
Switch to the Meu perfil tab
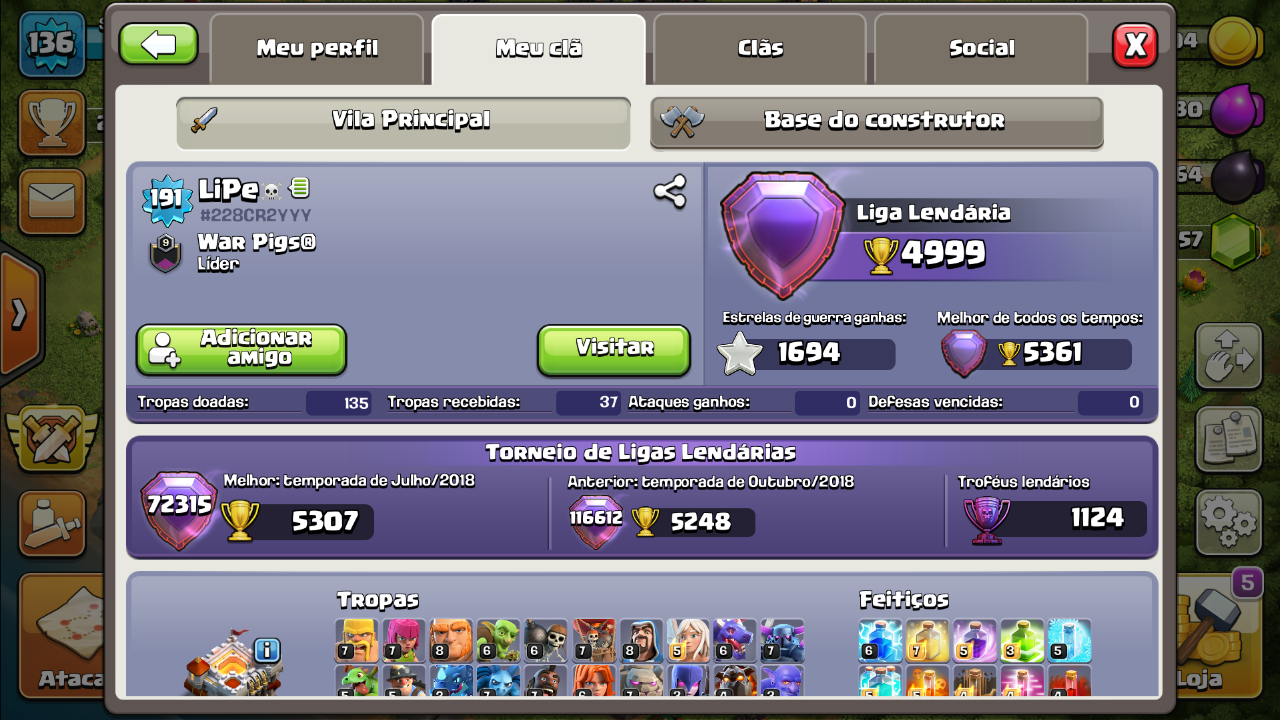click(x=317, y=48)
